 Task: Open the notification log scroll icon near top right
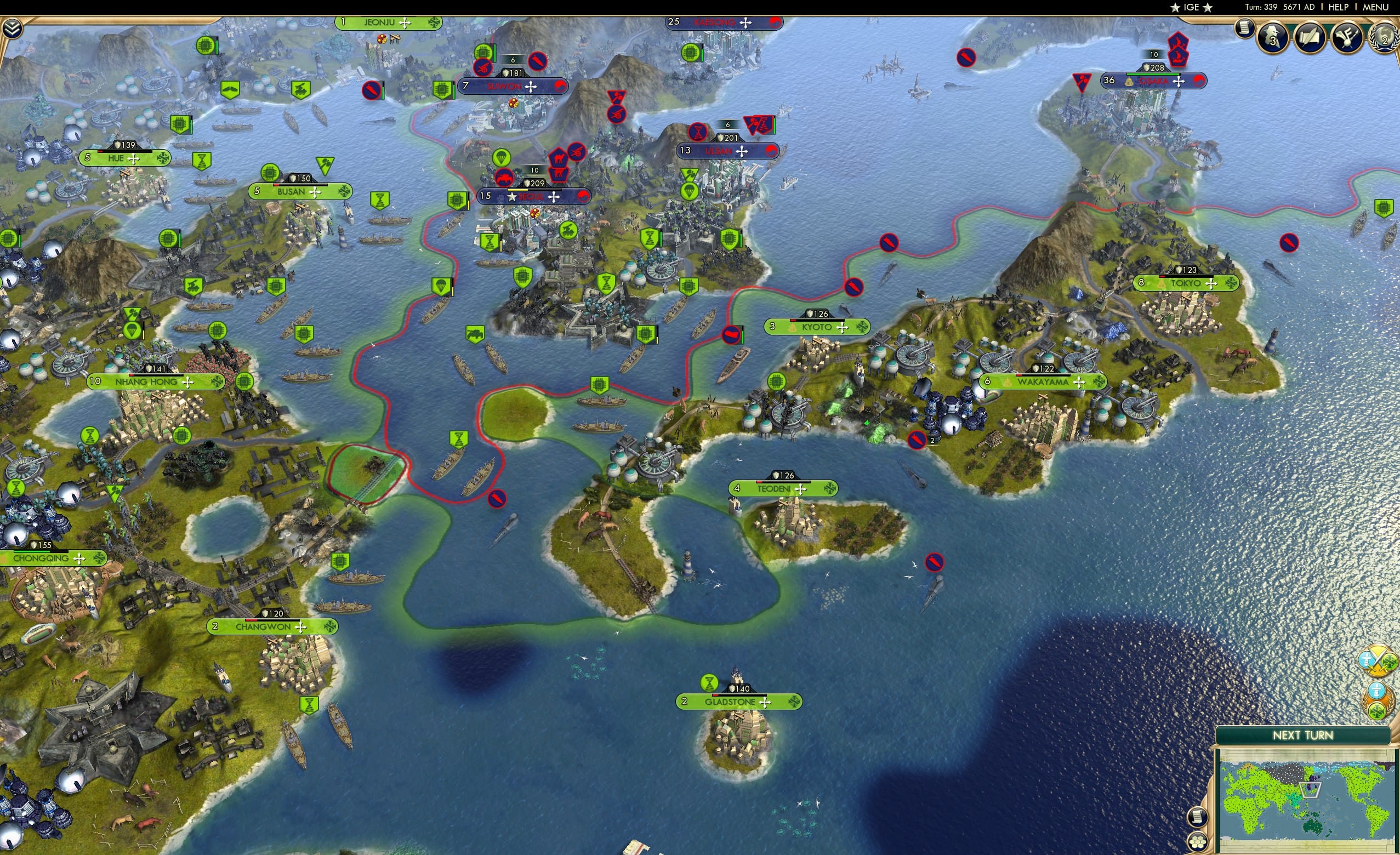1244,31
